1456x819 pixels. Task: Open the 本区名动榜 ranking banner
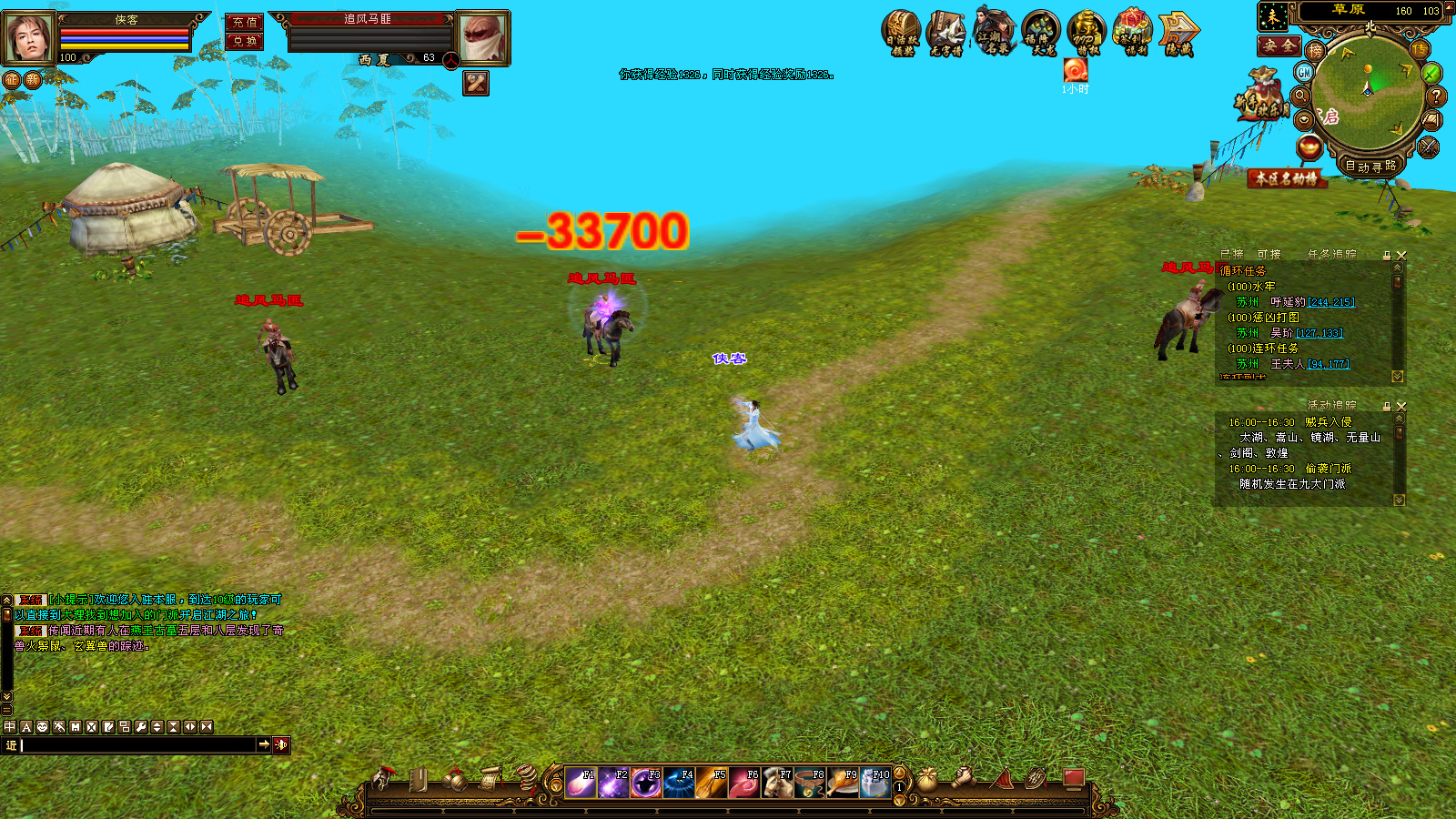coord(1286,178)
